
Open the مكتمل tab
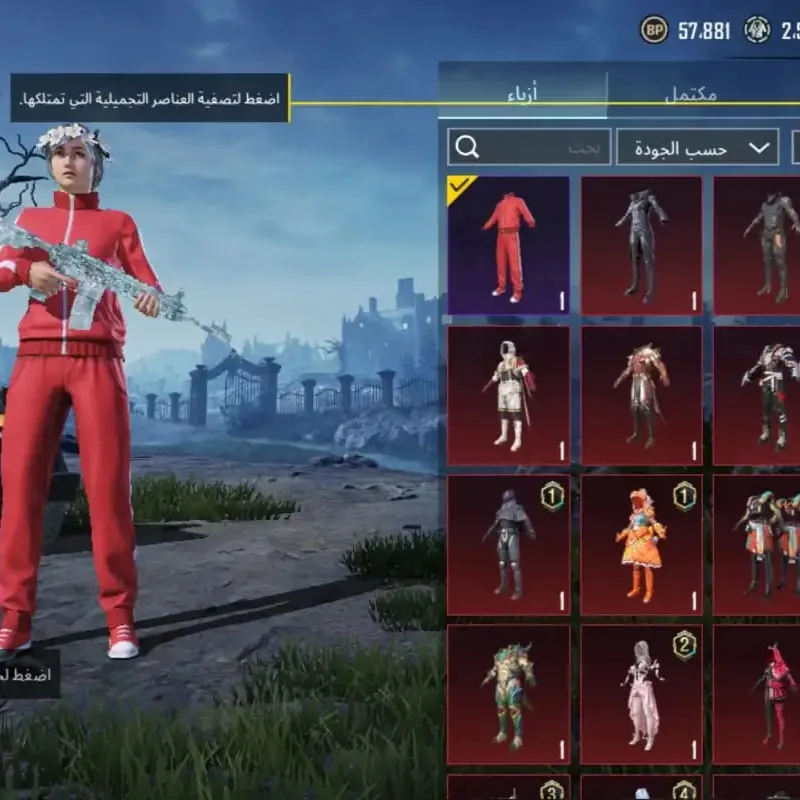tap(690, 96)
